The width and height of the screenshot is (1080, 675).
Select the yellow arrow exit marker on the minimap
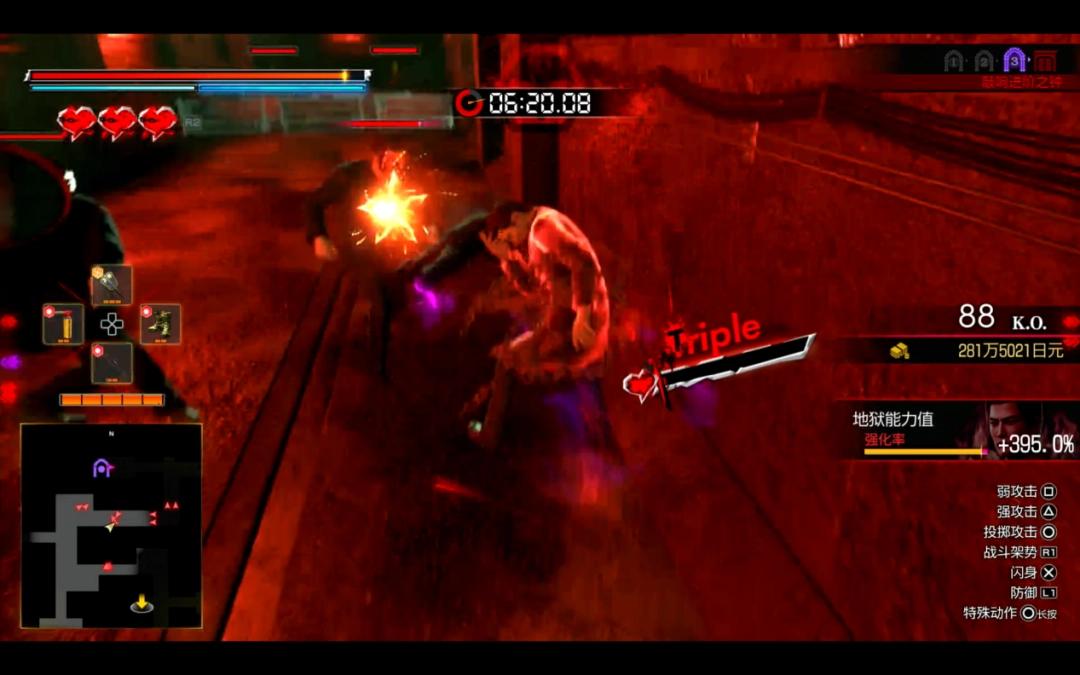(142, 603)
